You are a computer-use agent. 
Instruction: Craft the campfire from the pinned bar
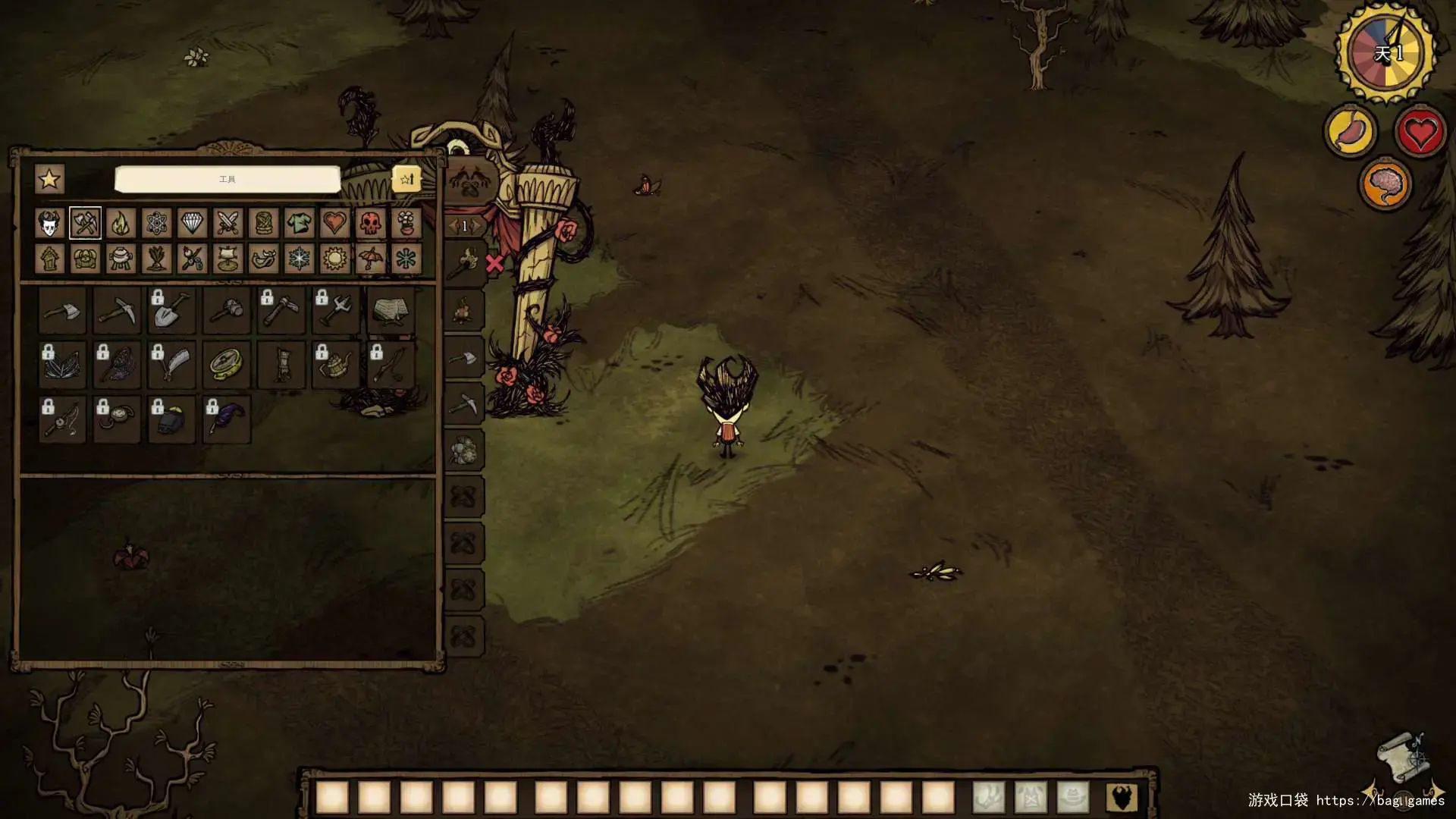click(464, 310)
